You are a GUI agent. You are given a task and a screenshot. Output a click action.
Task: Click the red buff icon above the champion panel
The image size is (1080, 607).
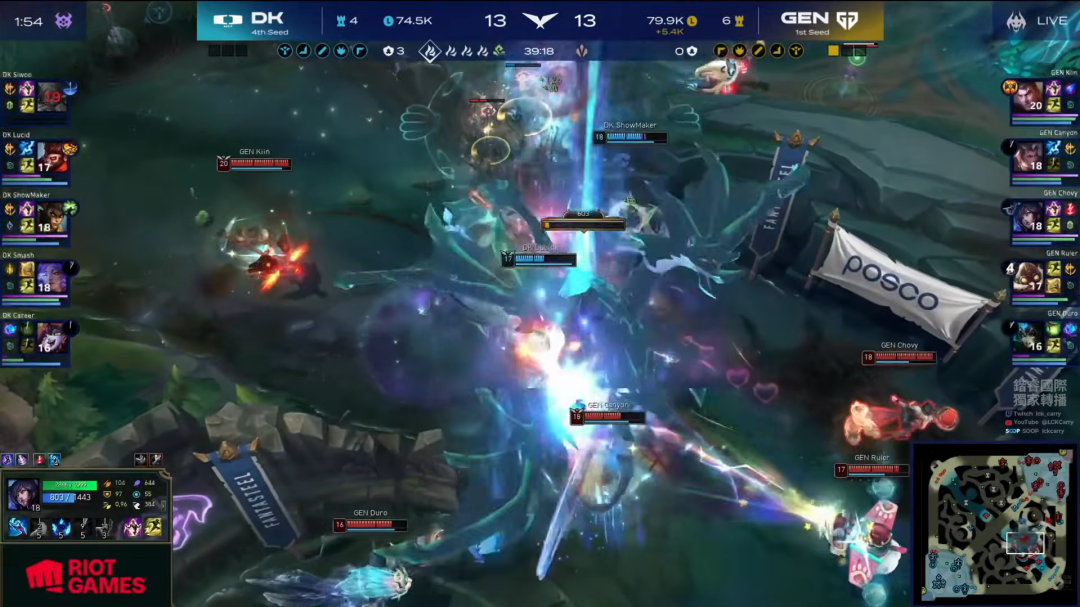coord(39,460)
